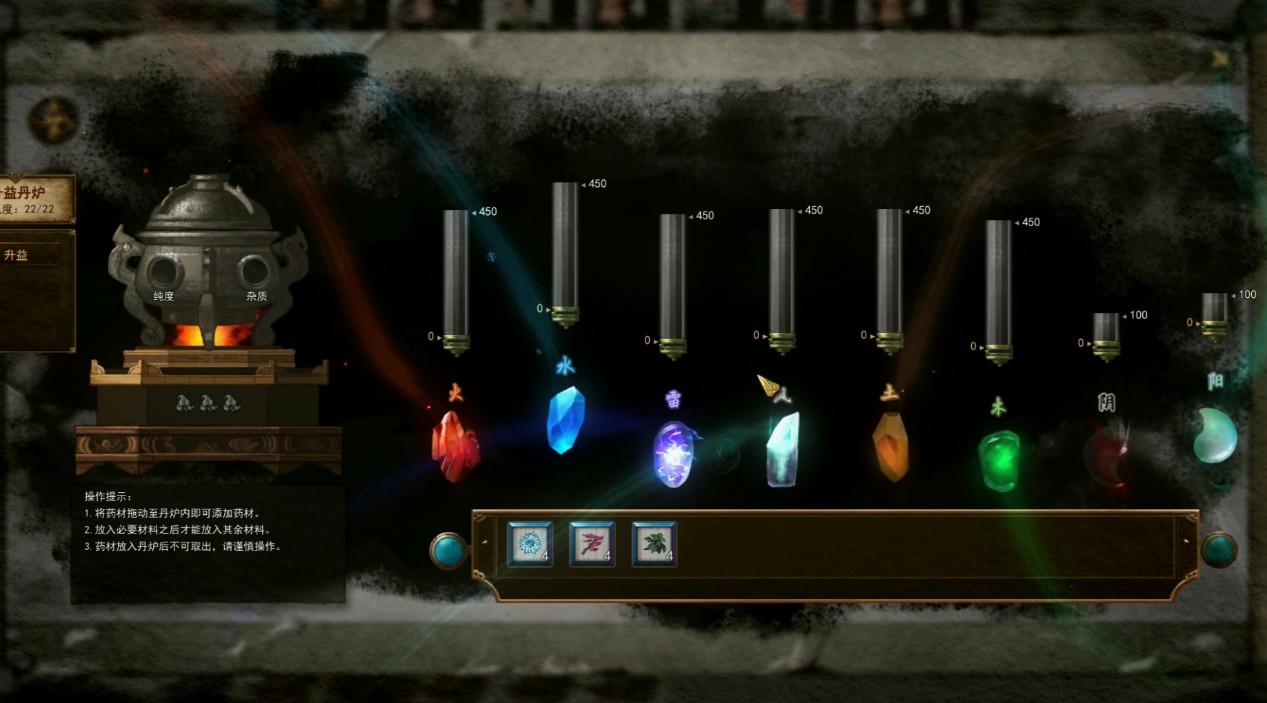Choose the blue water (水) crystal
This screenshot has height=703, width=1267.
[565, 419]
